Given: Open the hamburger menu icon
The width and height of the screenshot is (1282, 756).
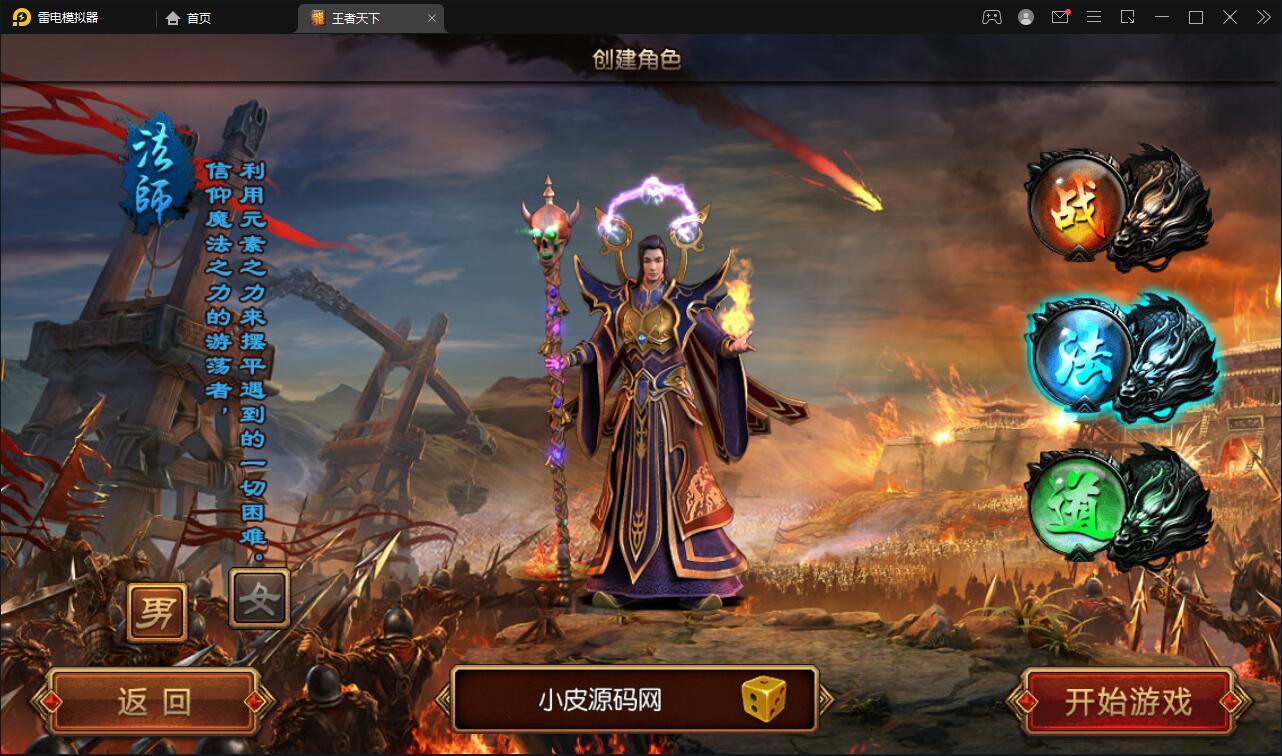Looking at the screenshot, I should (1094, 17).
